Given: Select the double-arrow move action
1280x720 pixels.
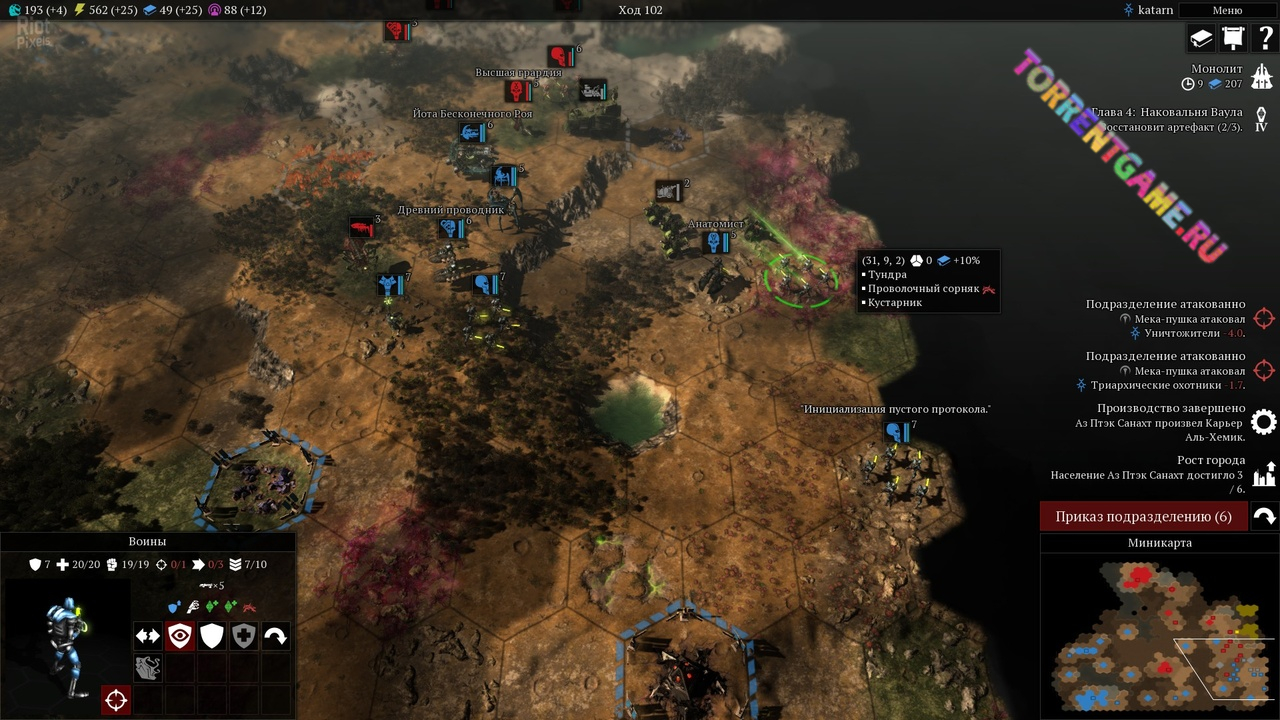Looking at the screenshot, I should point(148,636).
